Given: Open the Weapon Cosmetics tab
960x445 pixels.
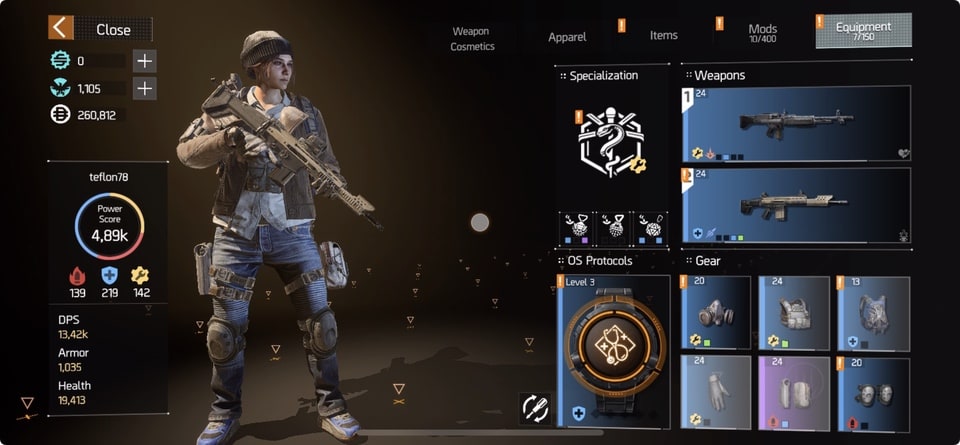Looking at the screenshot, I should pos(472,39).
